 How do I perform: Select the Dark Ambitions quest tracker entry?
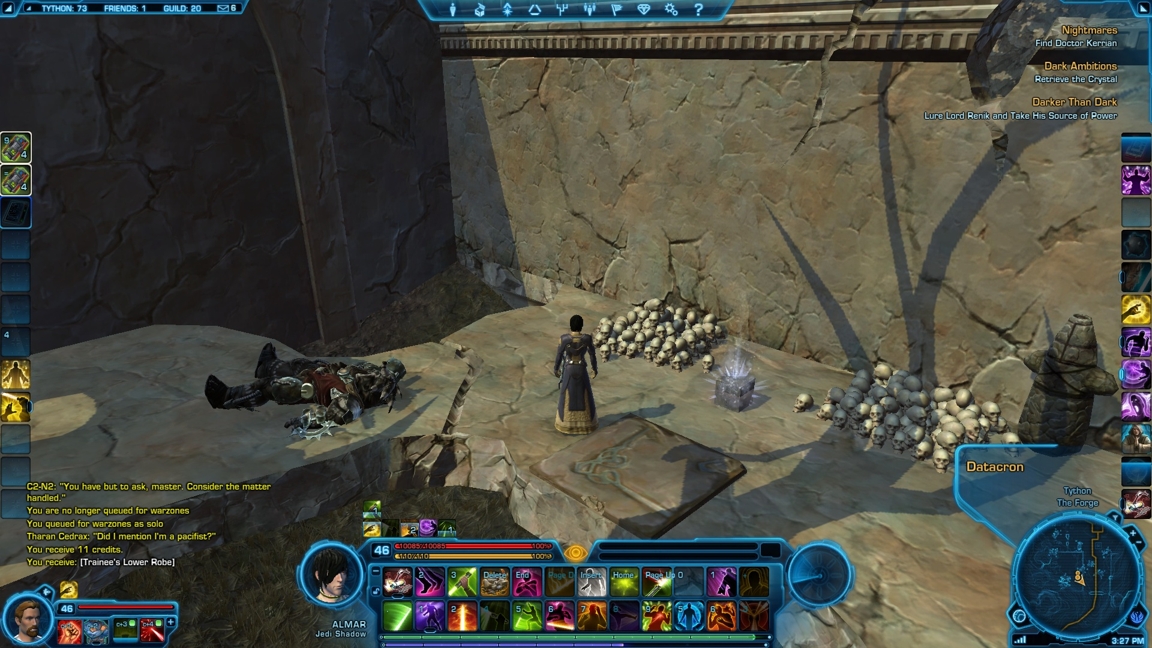[x=1080, y=67]
